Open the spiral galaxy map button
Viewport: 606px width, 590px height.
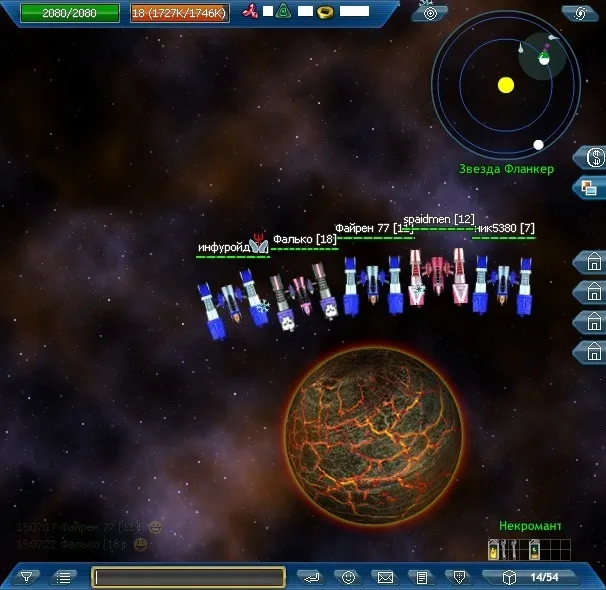click(x=579, y=12)
